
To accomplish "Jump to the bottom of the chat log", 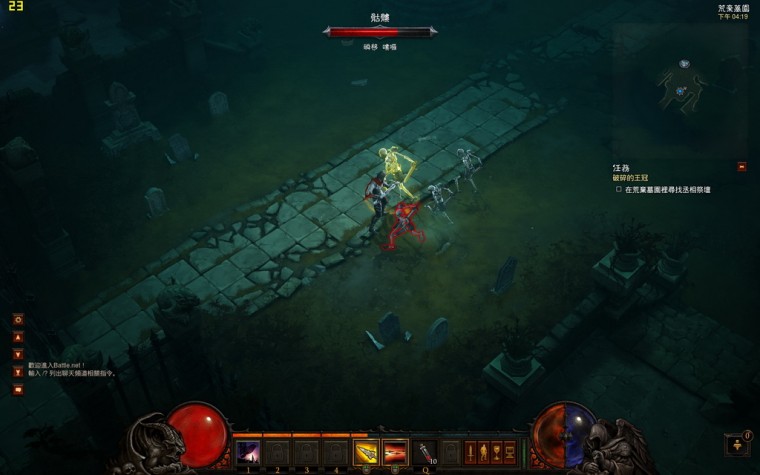I will [x=17, y=372].
